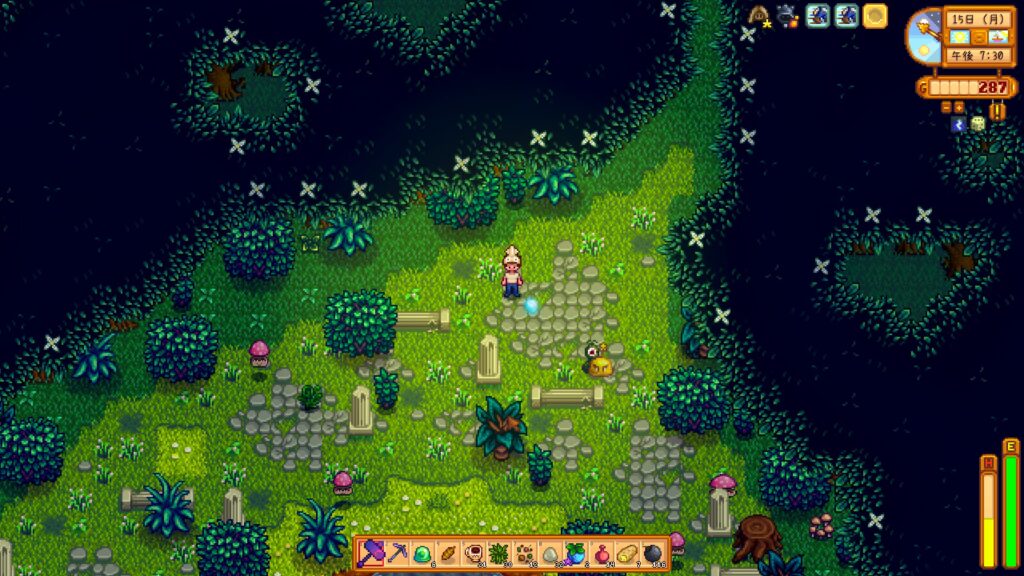Select the yellow bread loaf slot

626,552
